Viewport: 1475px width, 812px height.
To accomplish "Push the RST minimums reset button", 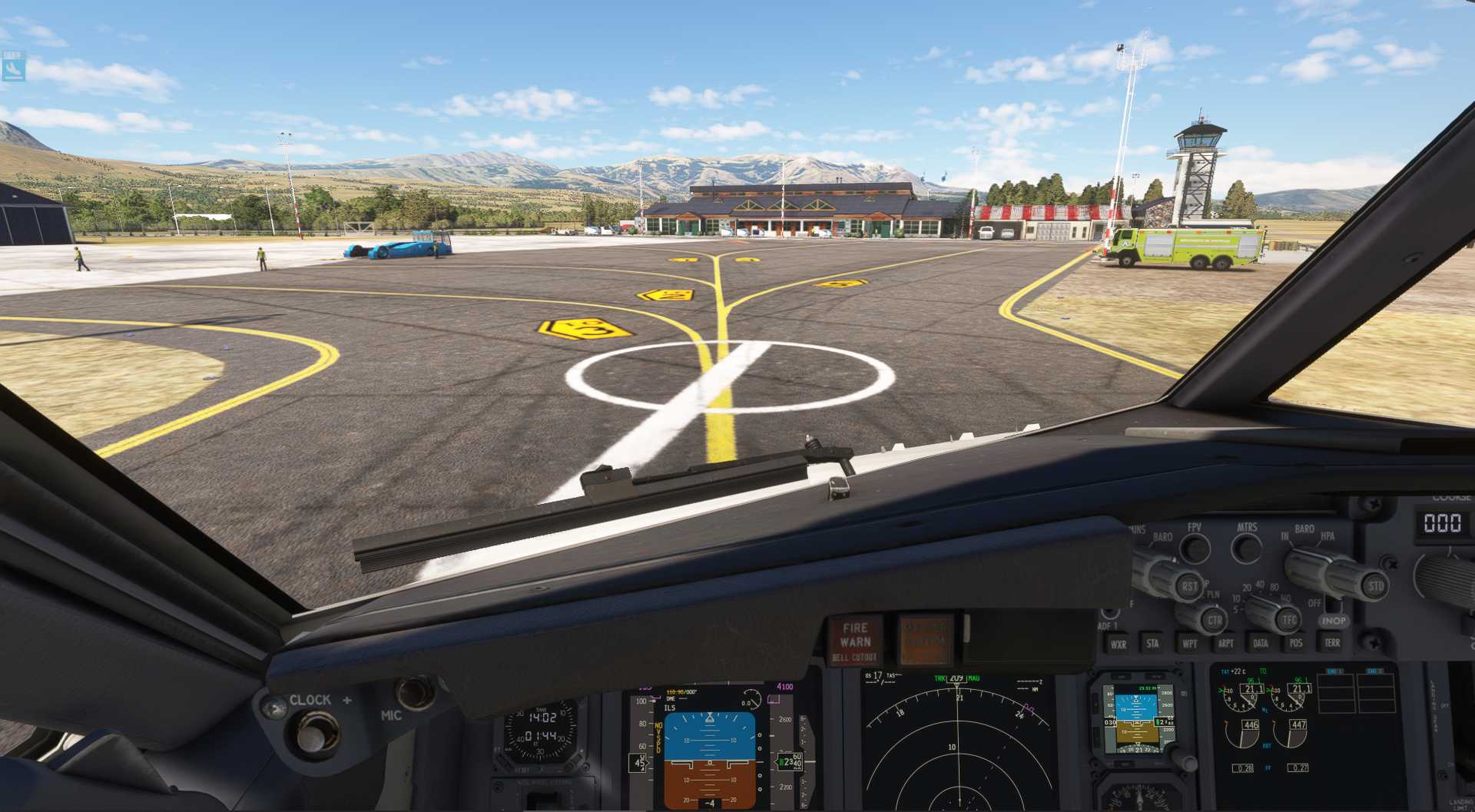I will pos(1189,587).
